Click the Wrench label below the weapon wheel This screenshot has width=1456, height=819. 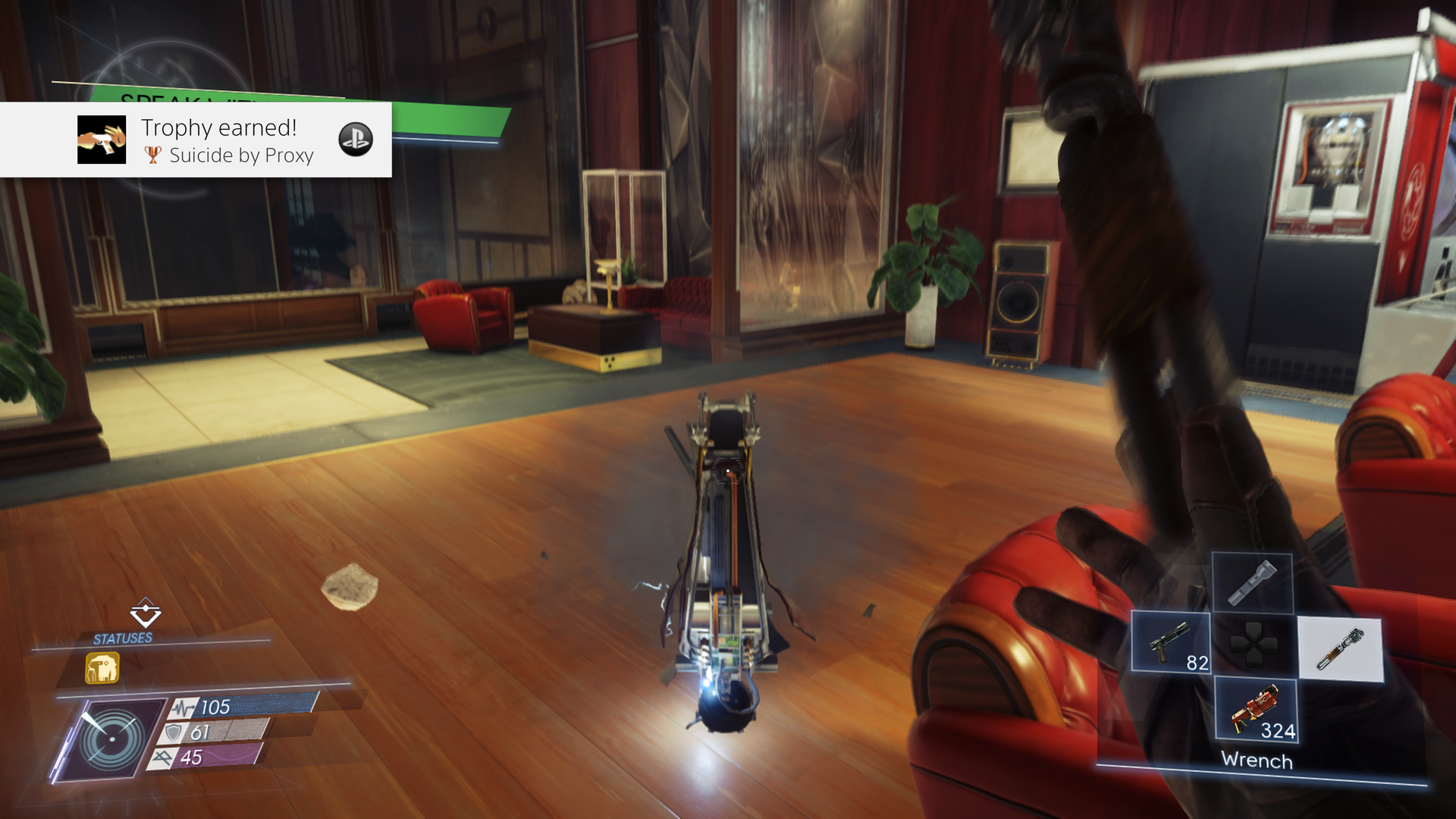pos(1256,760)
